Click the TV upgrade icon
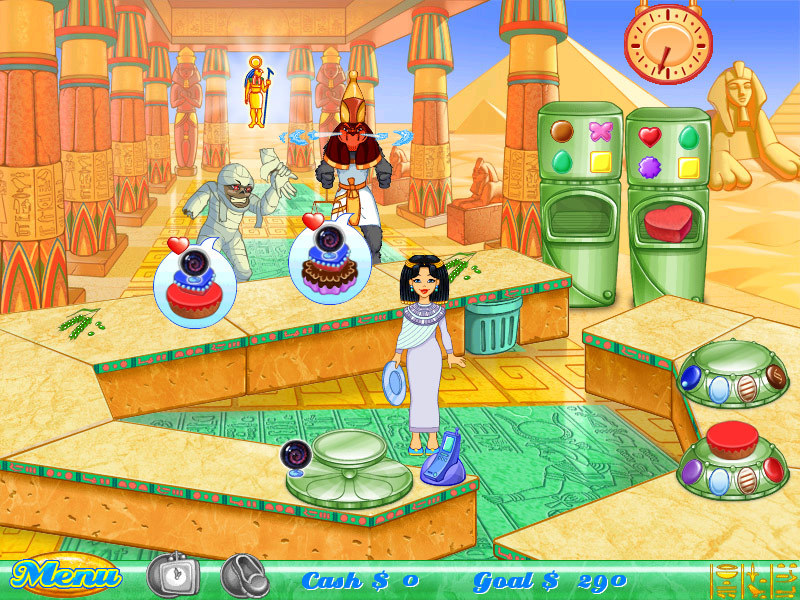Viewport: 800px width, 600px height. click(173, 575)
